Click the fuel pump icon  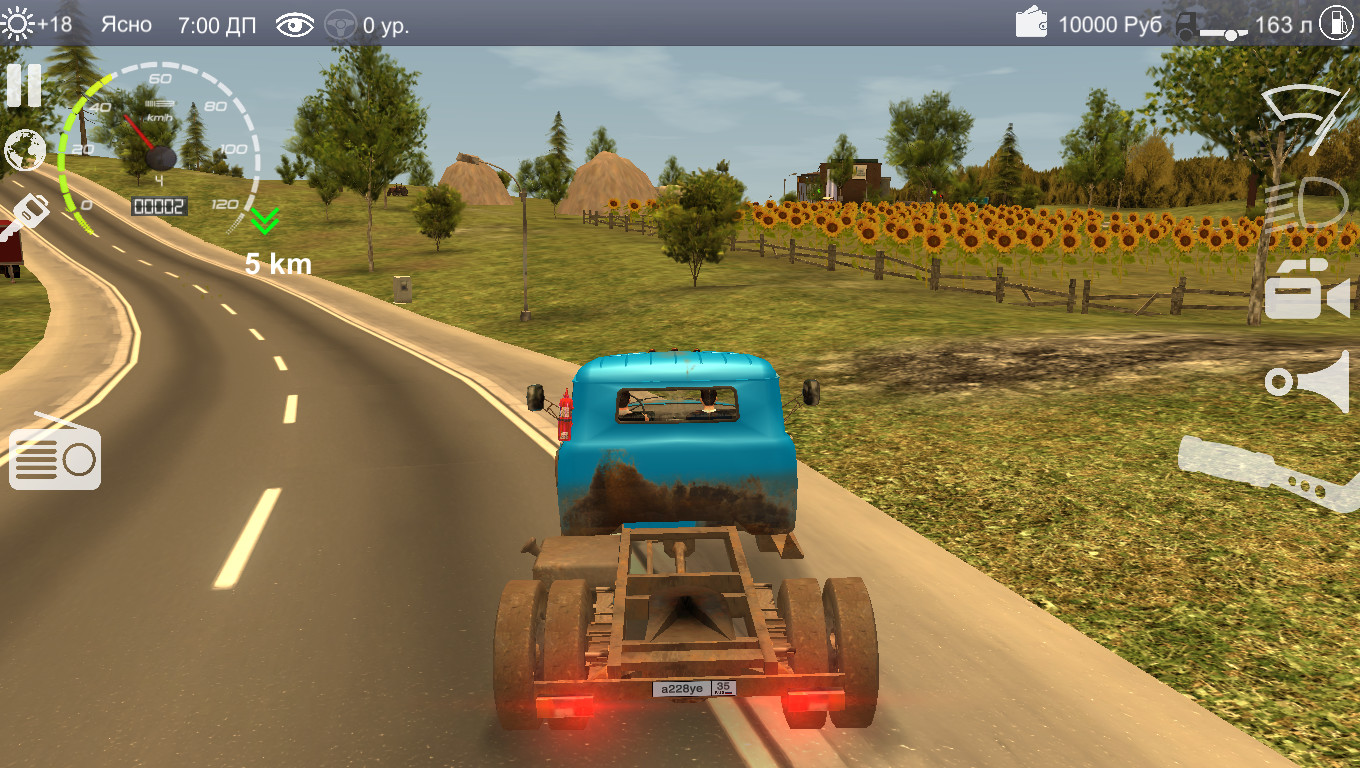point(1336,24)
